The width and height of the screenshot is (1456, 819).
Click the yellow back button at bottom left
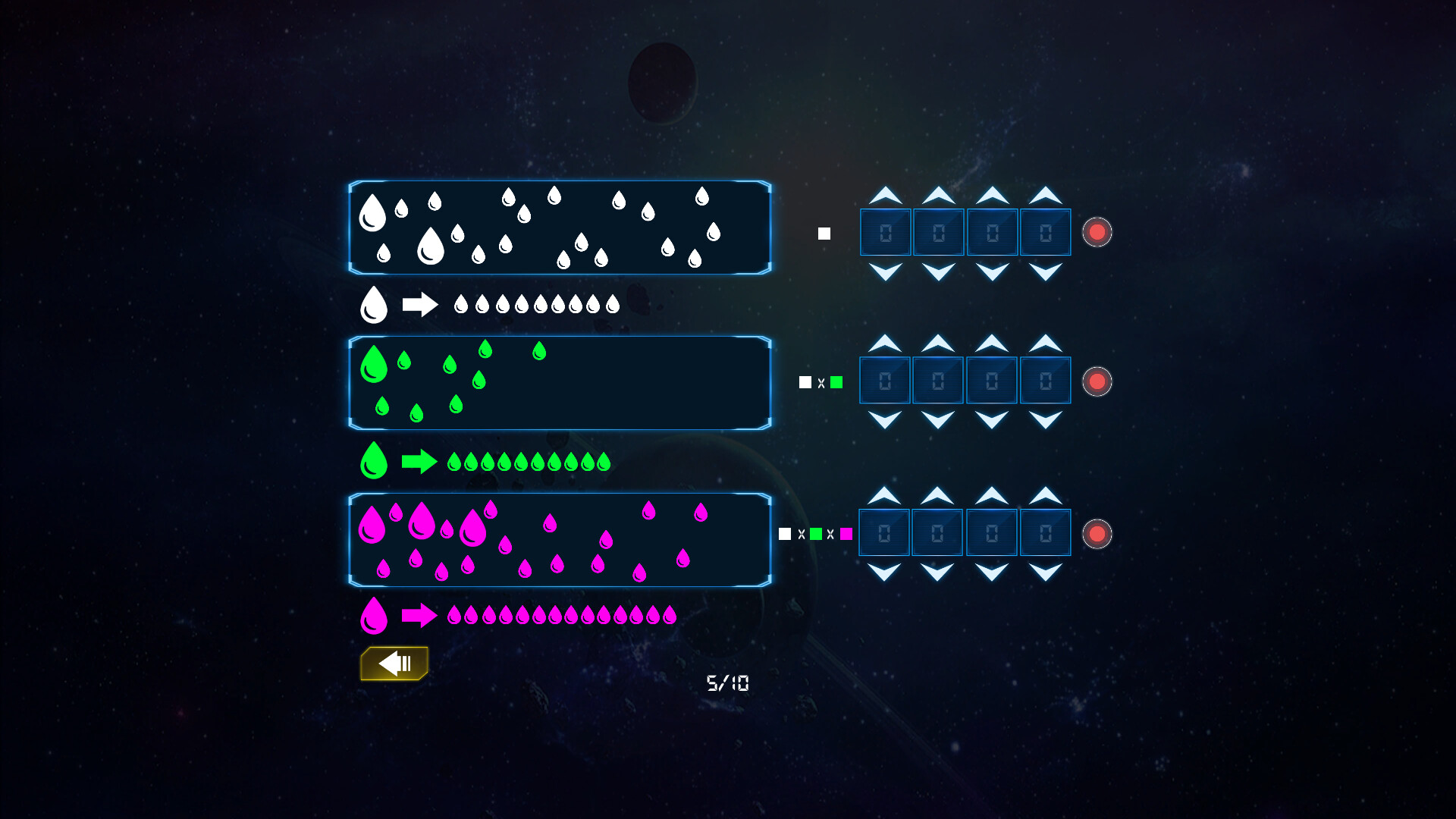394,663
